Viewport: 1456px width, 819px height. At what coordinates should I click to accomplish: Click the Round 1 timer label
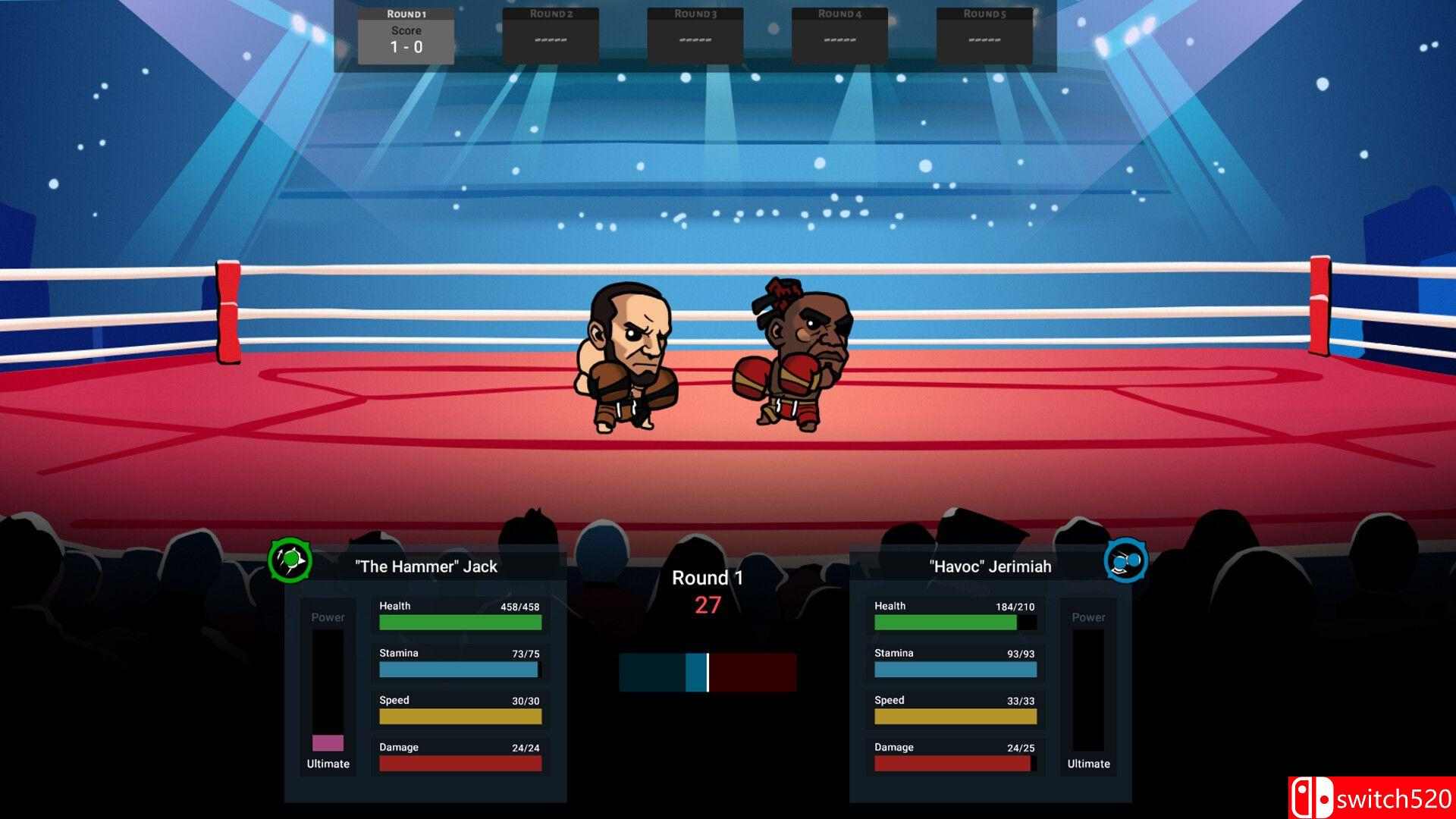click(707, 577)
